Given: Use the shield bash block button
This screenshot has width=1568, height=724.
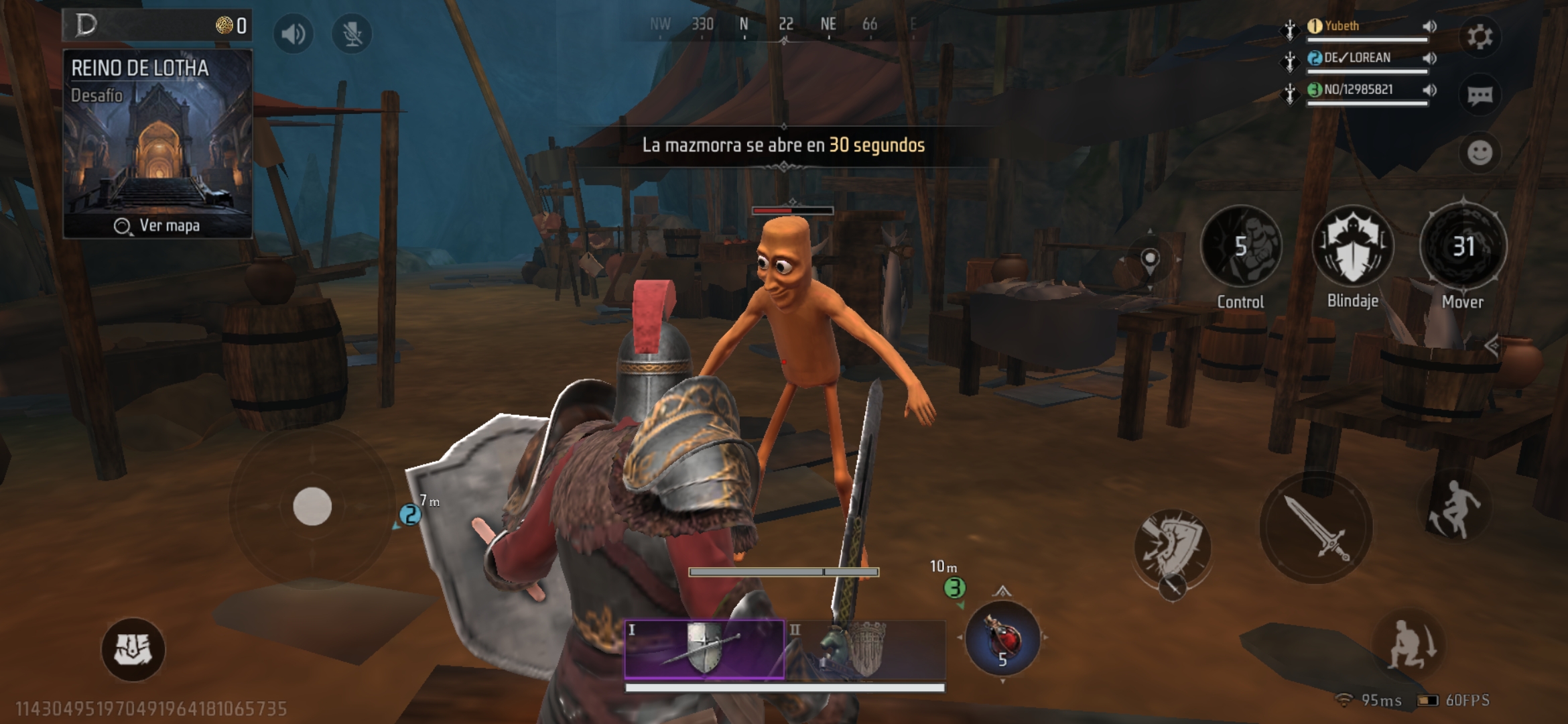Looking at the screenshot, I should click(1172, 546).
